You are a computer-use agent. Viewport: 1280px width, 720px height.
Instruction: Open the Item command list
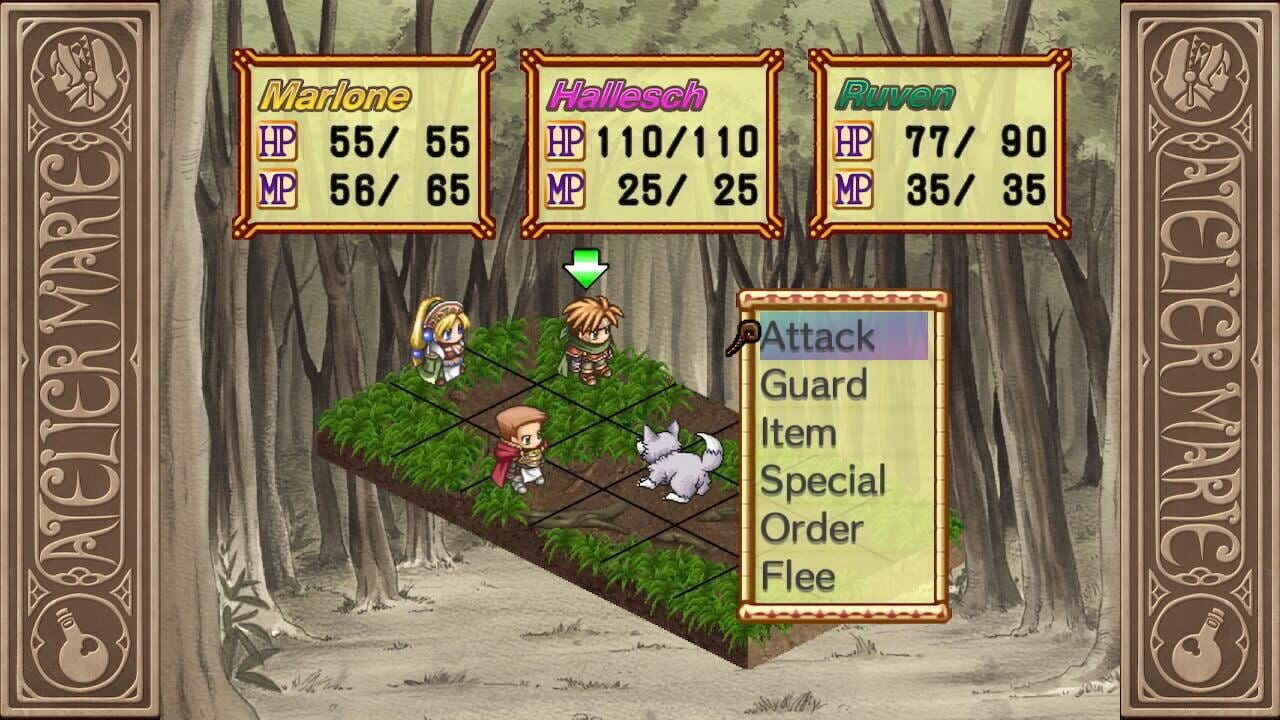point(797,433)
